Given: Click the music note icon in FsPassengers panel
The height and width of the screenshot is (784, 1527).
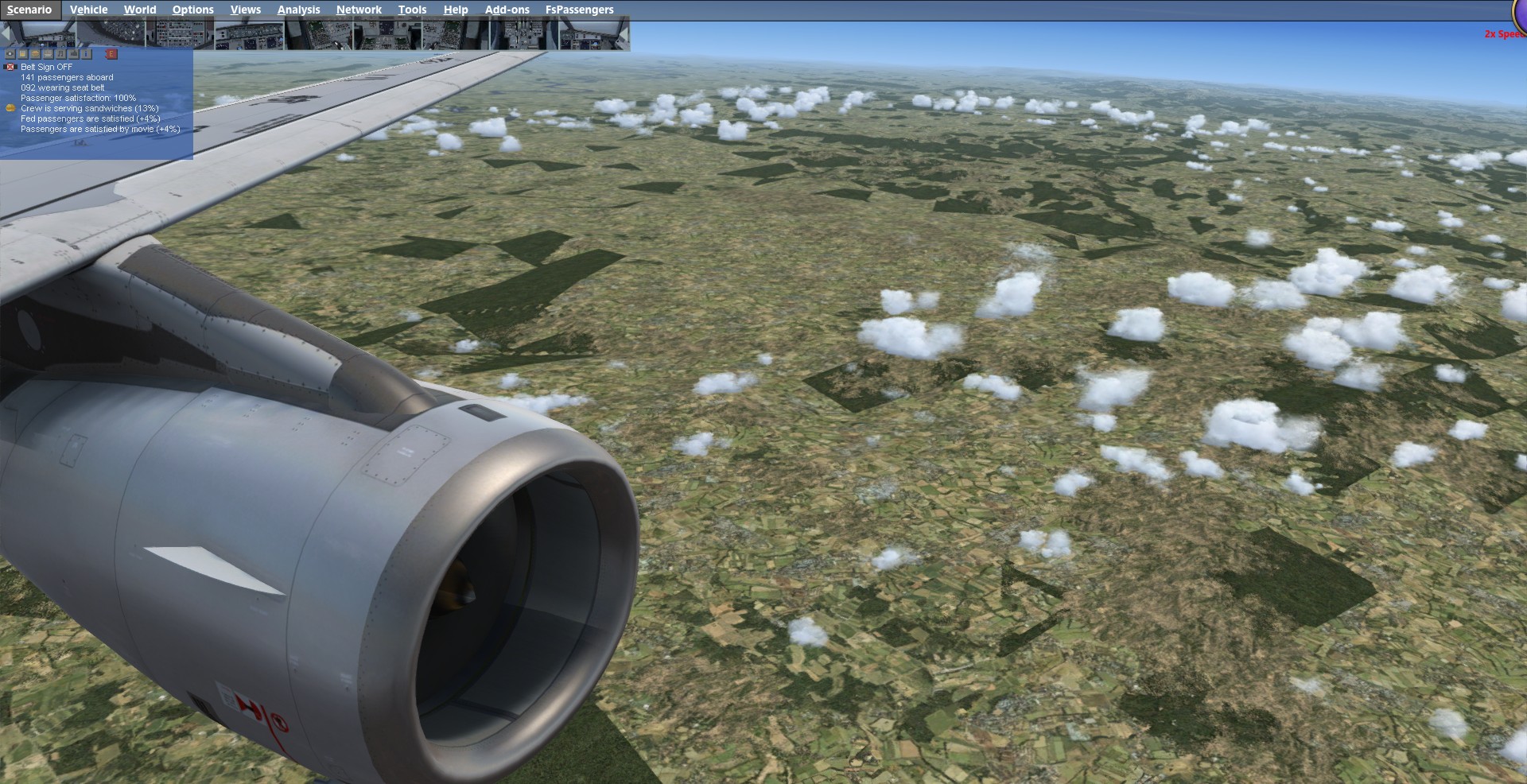Looking at the screenshot, I should [x=60, y=54].
